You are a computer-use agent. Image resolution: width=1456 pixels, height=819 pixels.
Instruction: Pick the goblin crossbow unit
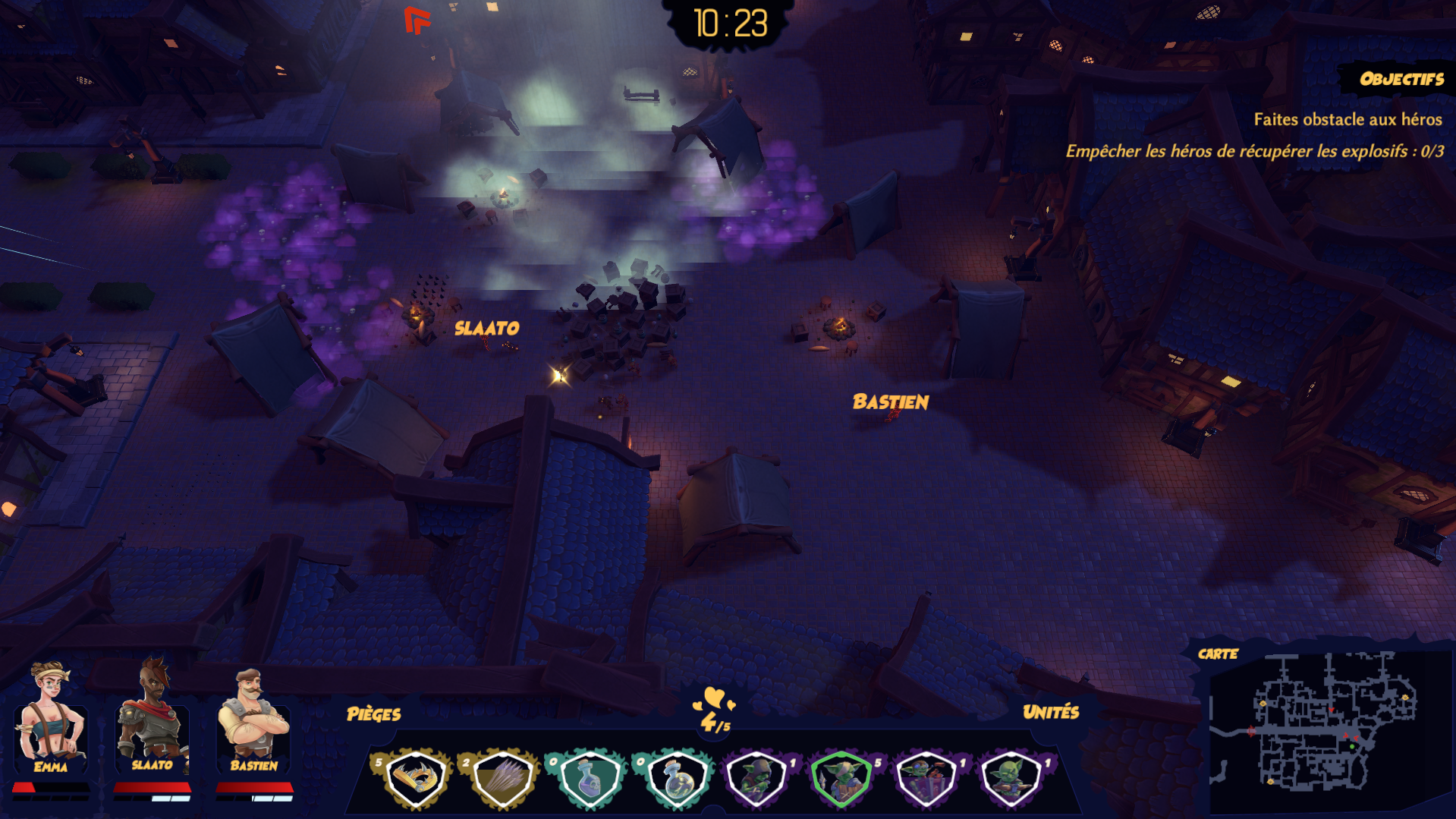[1011, 779]
